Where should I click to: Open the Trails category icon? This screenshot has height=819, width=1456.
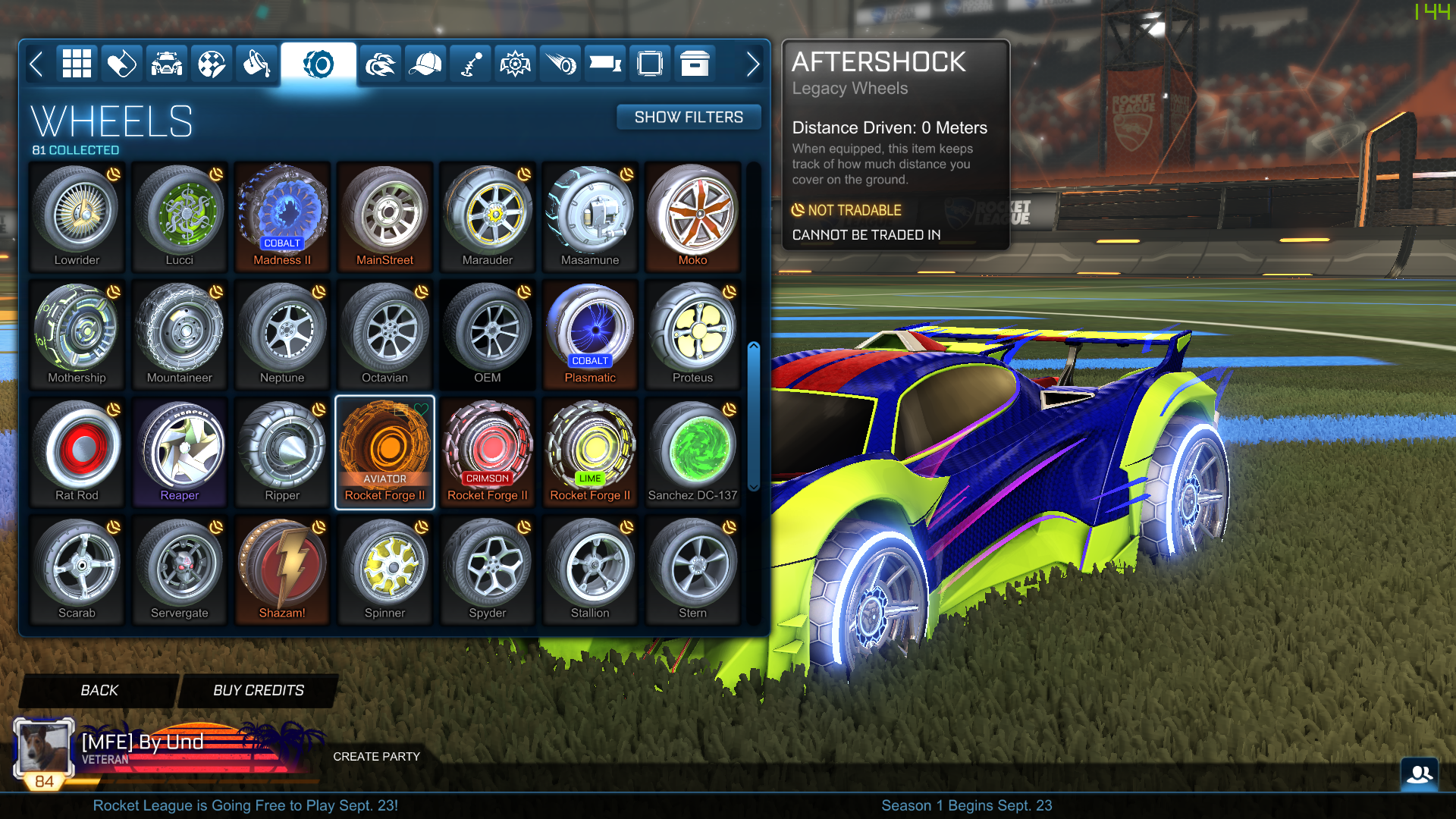tap(560, 64)
